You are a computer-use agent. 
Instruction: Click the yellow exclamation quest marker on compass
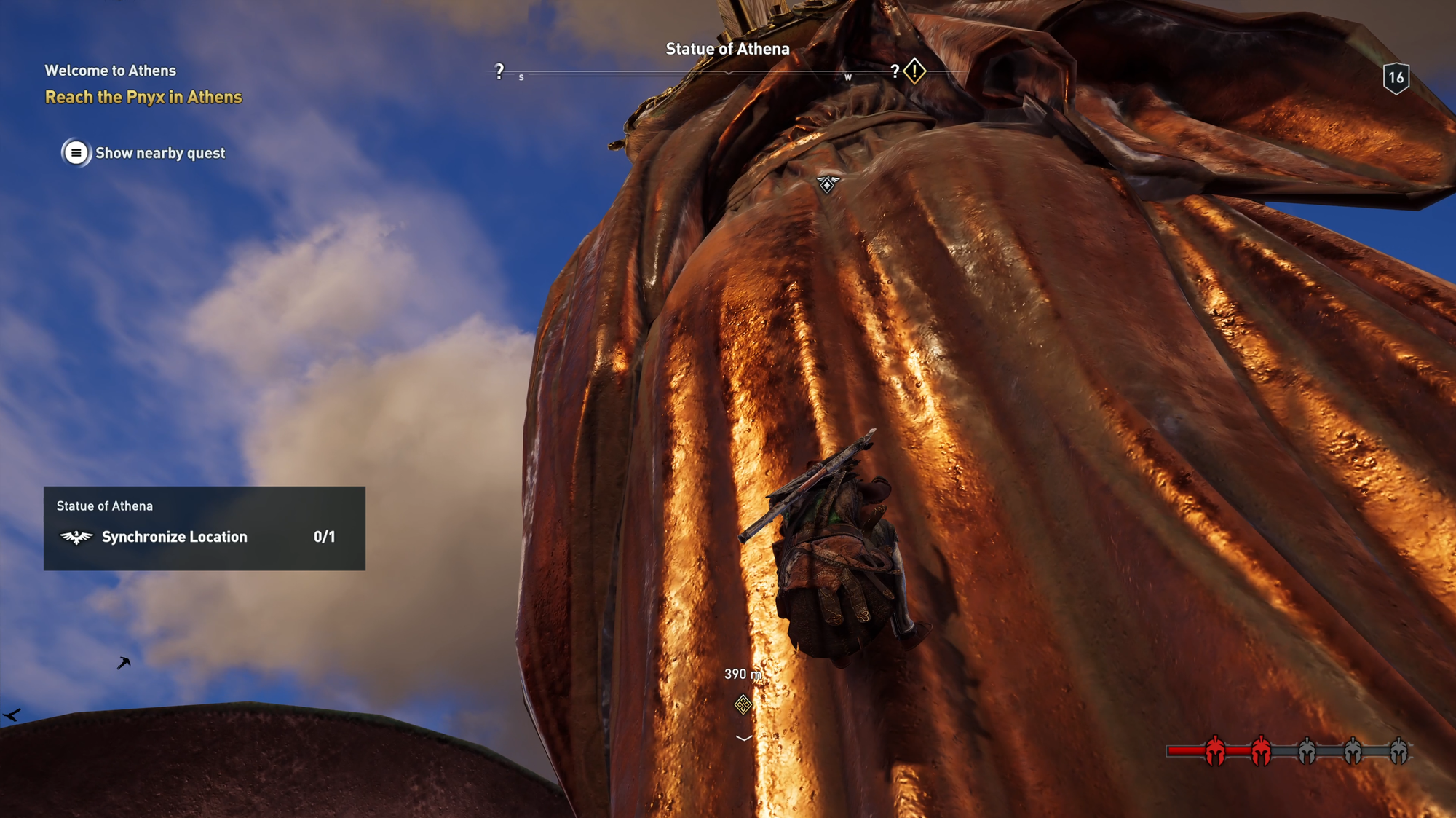(x=914, y=71)
